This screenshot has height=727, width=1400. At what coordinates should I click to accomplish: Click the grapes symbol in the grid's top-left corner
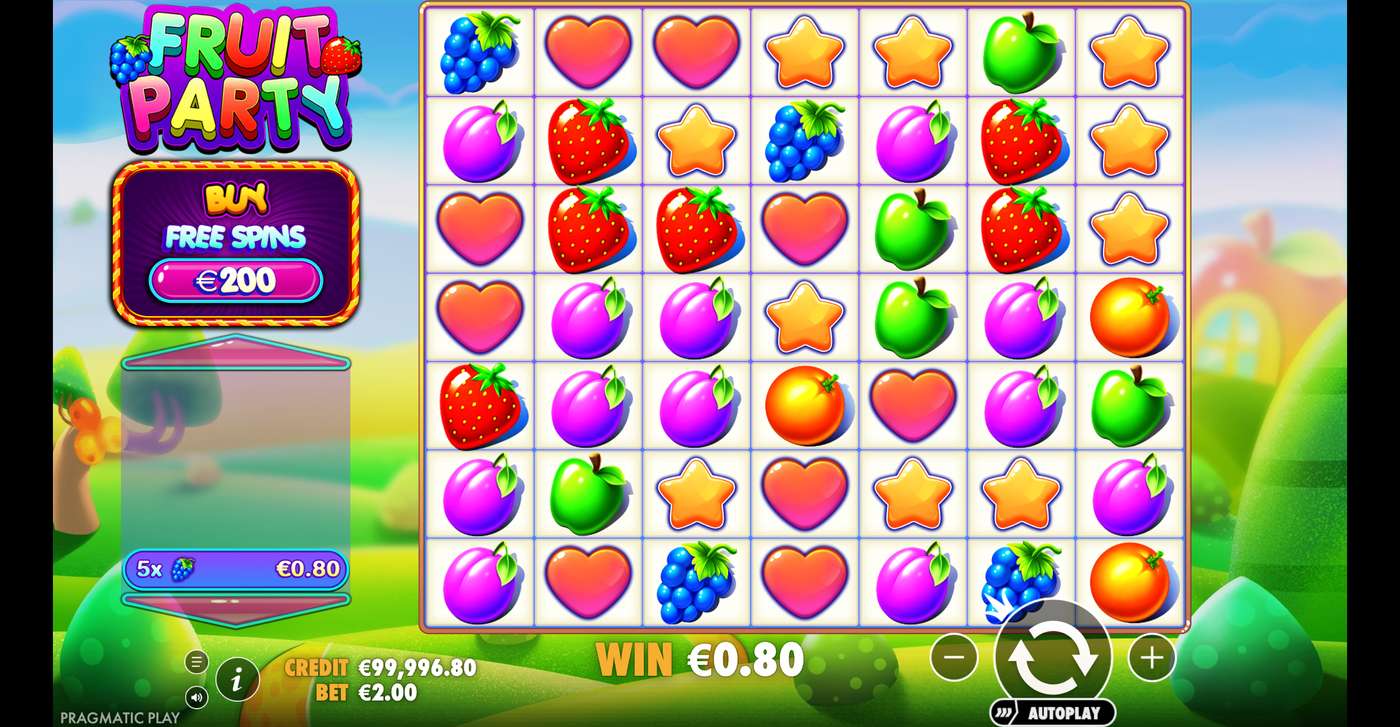pyautogui.click(x=479, y=50)
